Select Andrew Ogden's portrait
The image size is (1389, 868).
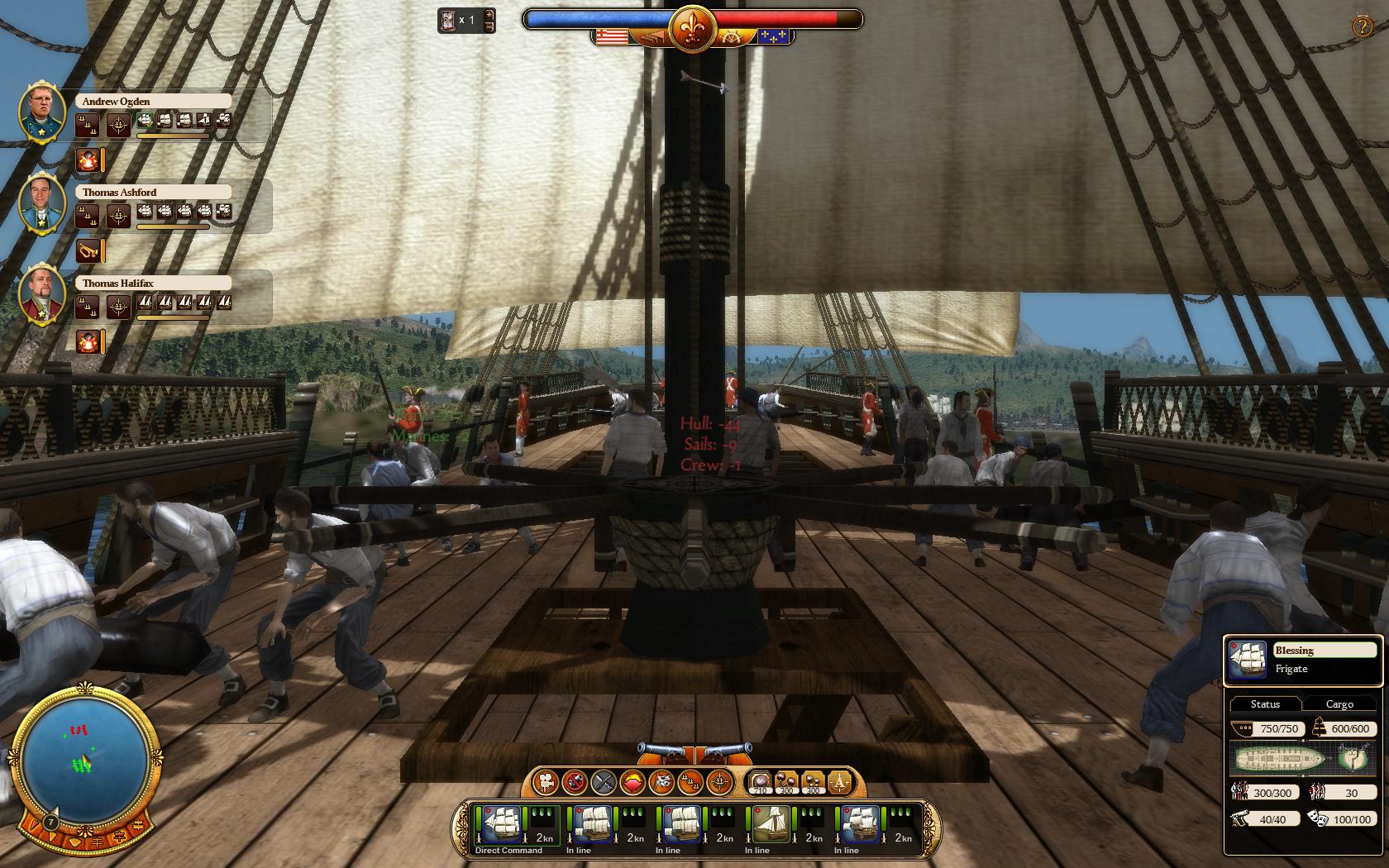[42, 112]
